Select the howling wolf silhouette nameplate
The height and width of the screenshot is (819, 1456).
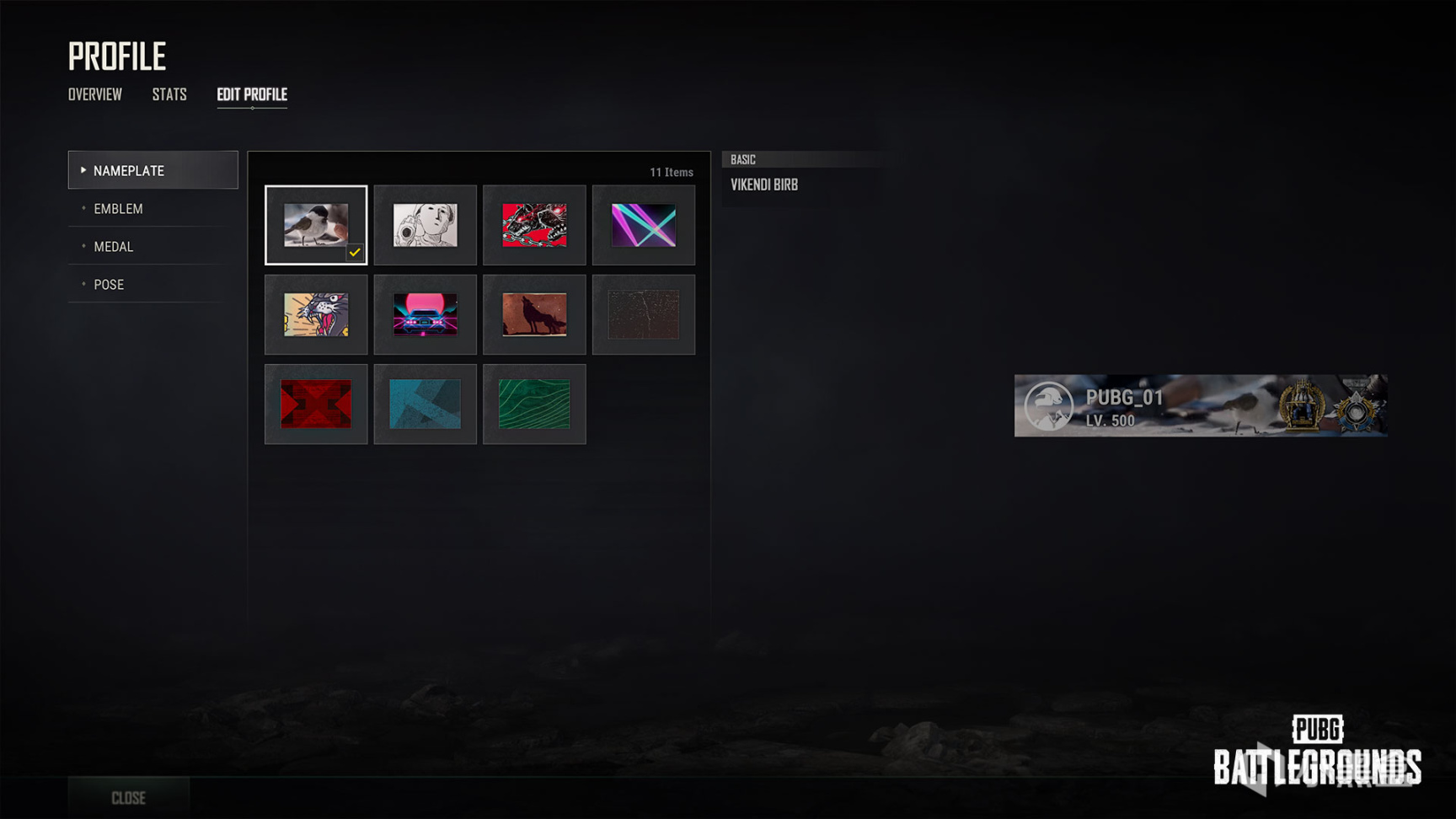click(534, 314)
